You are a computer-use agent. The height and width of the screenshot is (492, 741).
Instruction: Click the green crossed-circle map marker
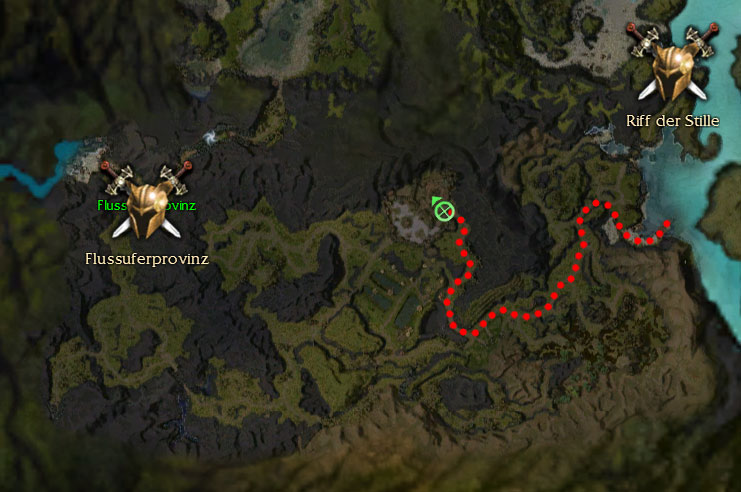(x=444, y=211)
